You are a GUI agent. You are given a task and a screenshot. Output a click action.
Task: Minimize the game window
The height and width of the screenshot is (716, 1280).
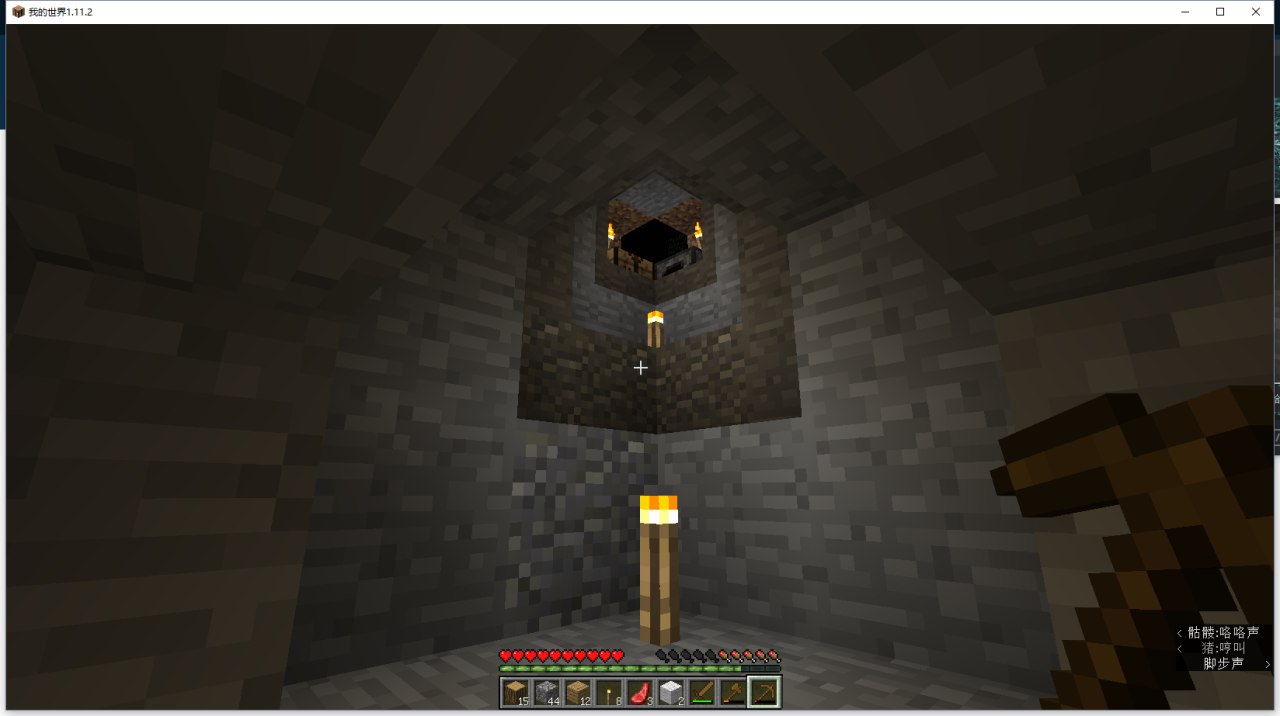(1184, 12)
